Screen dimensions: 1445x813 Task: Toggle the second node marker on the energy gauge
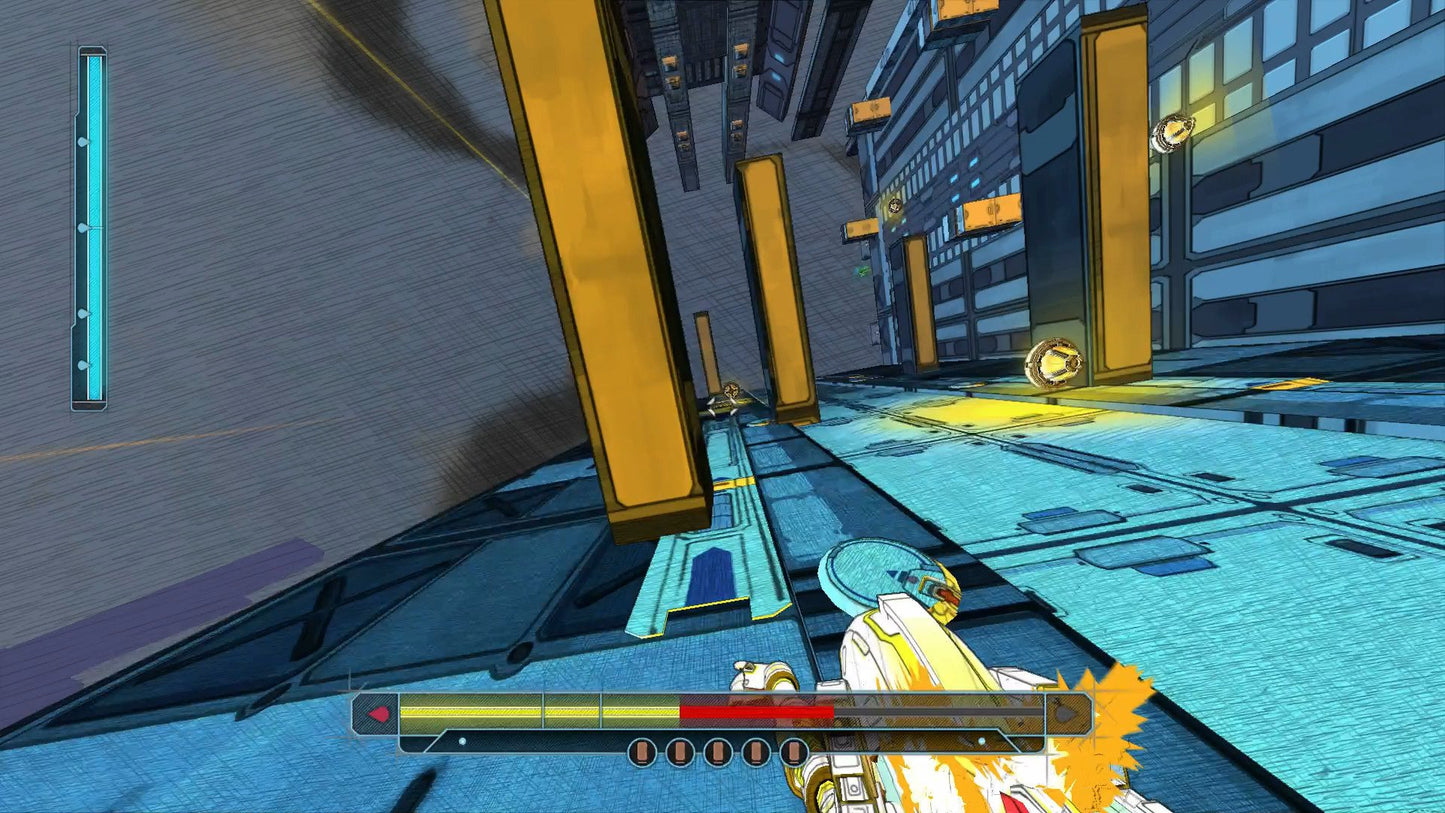coord(81,227)
